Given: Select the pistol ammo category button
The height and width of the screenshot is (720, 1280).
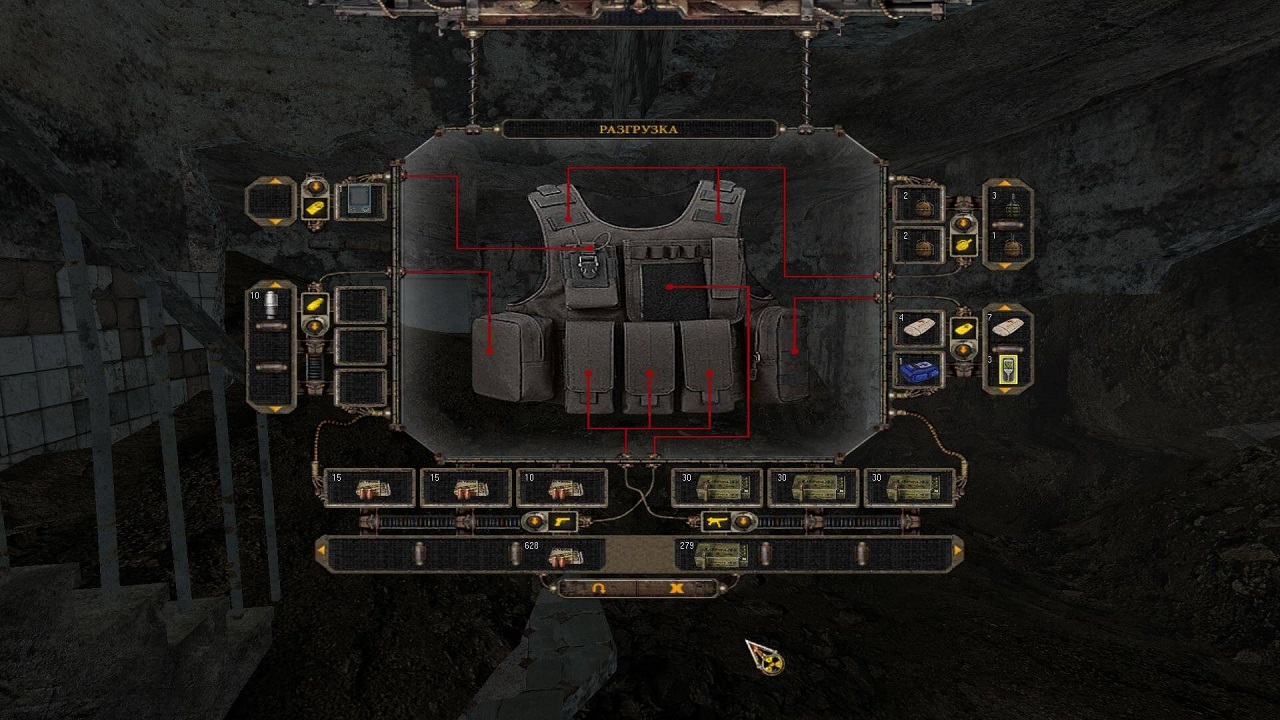Looking at the screenshot, I should click(x=564, y=521).
